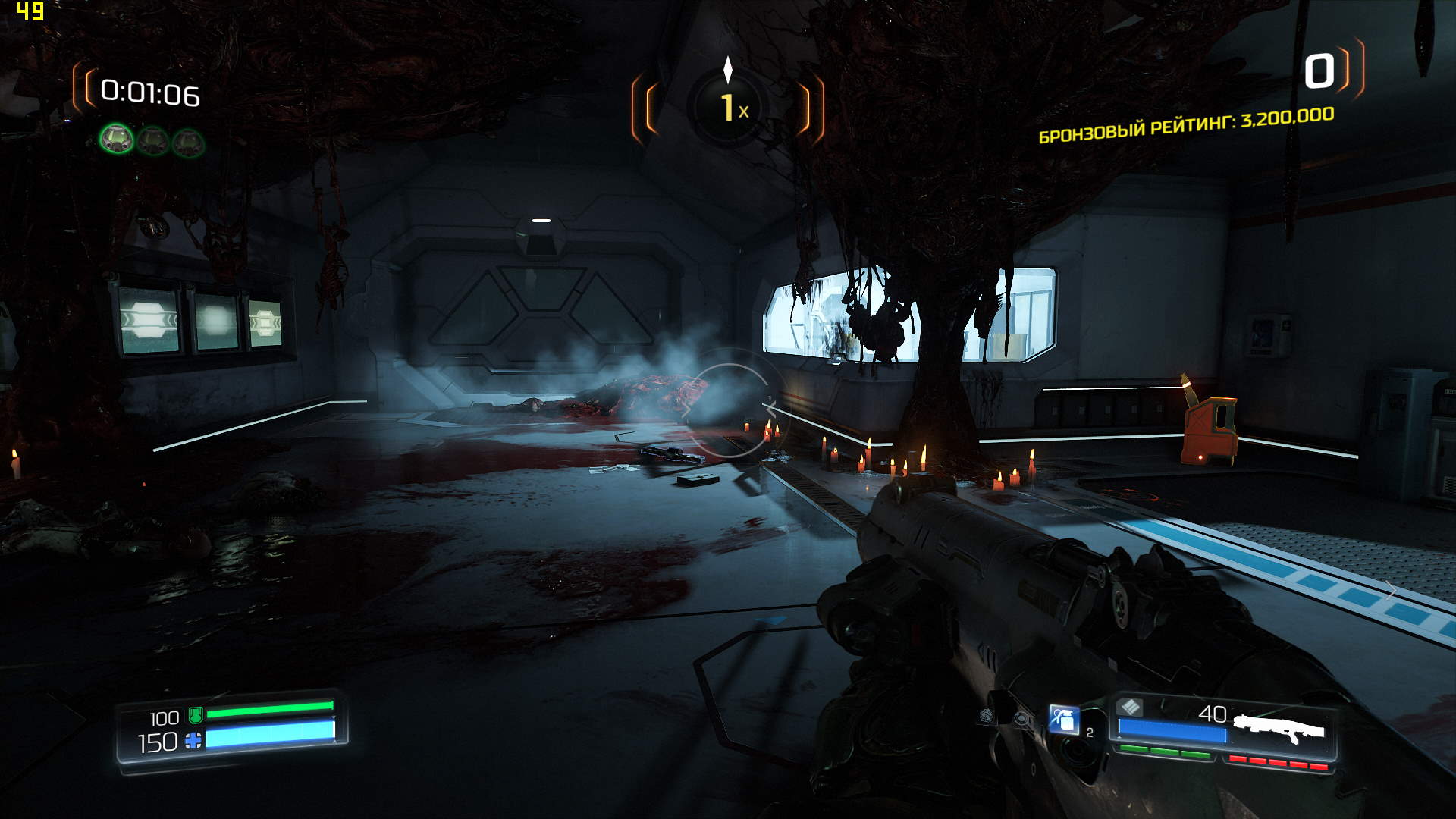1456x819 pixels.
Task: Click the green armor shield icon
Action: [195, 714]
